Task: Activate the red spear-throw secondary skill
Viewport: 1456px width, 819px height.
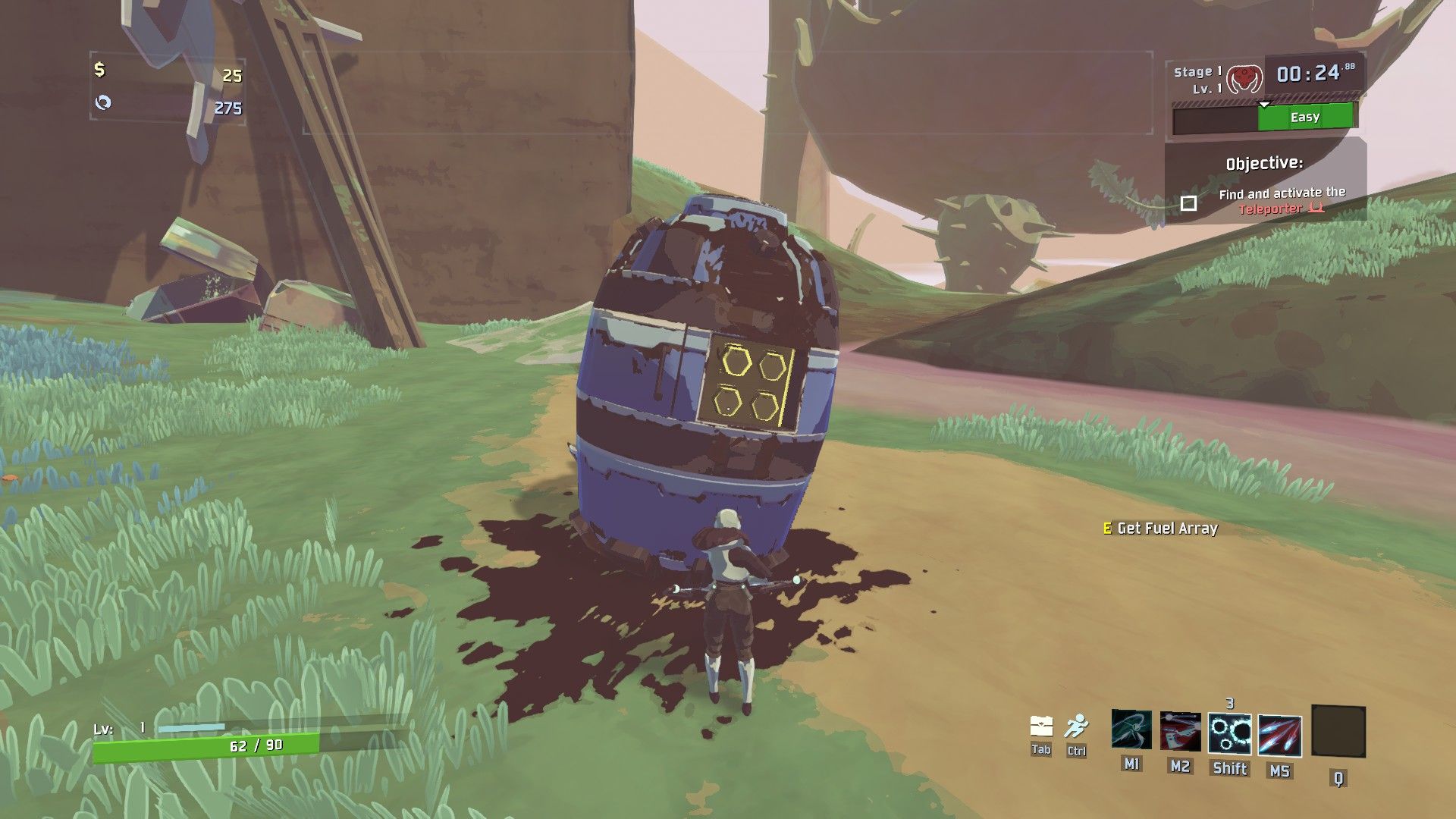Action: coord(1180,732)
